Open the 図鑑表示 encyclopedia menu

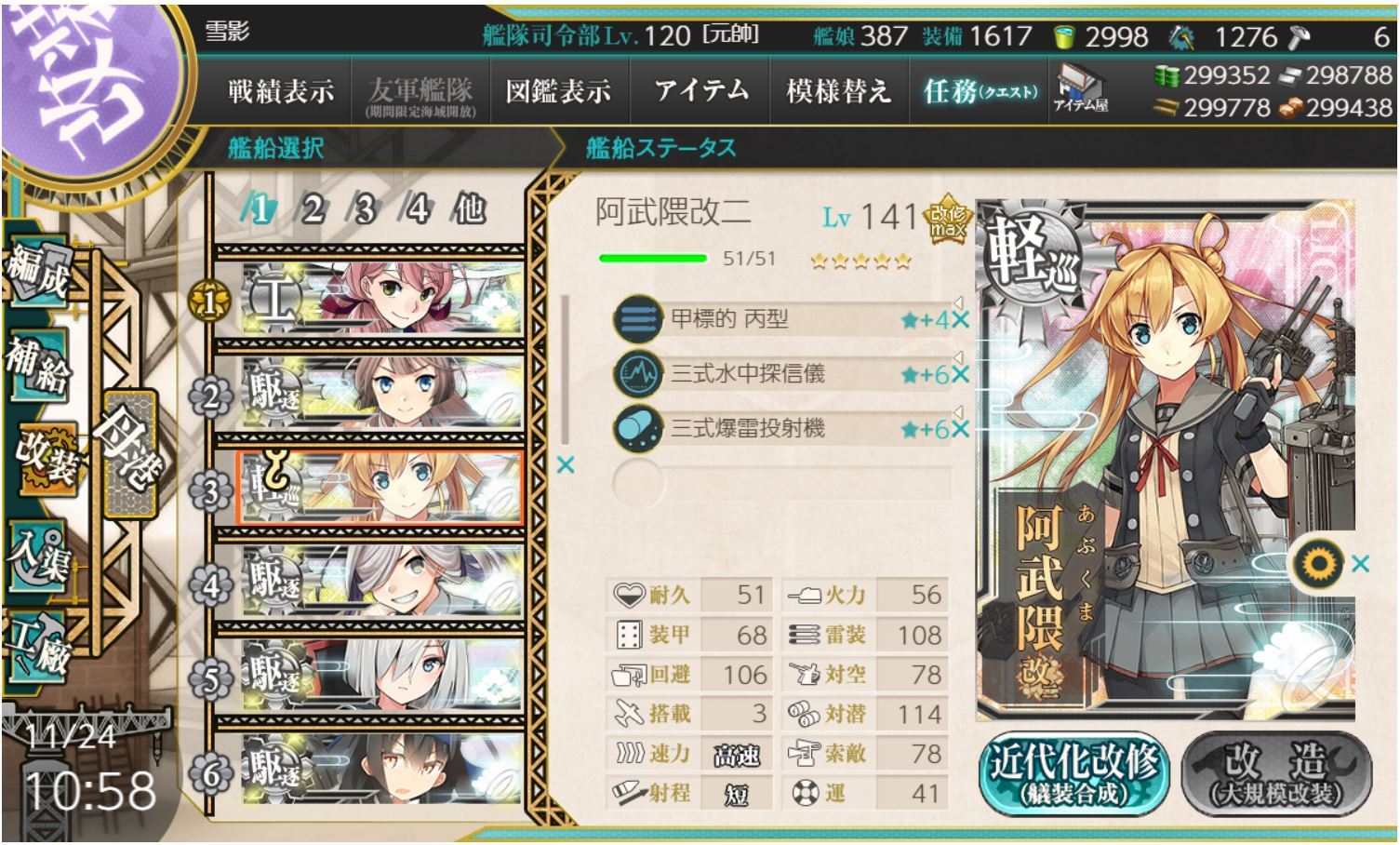coord(558,91)
